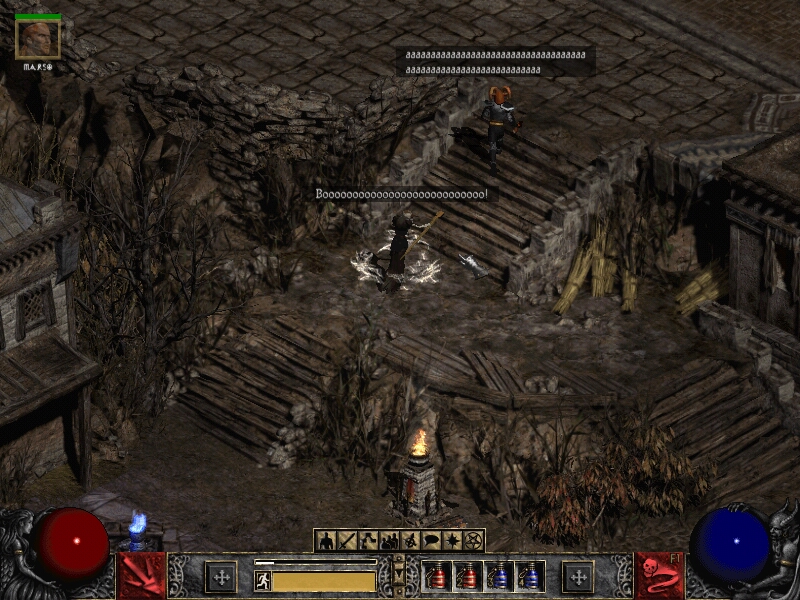The width and height of the screenshot is (800, 600).
Task: Click the Marso player portrait
Action: pos(38,39)
